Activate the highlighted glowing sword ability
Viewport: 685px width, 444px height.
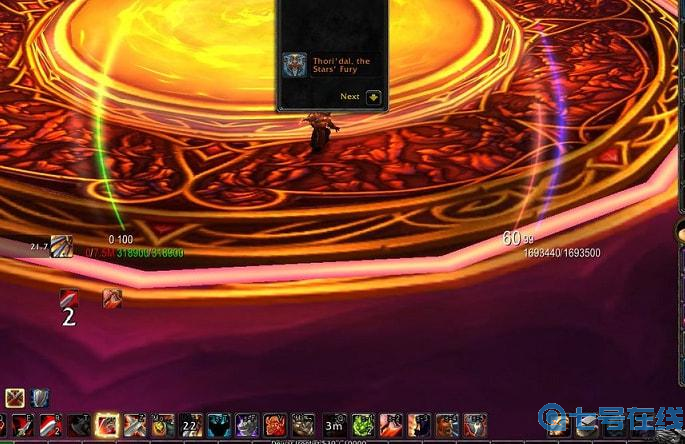pyautogui.click(x=106, y=426)
